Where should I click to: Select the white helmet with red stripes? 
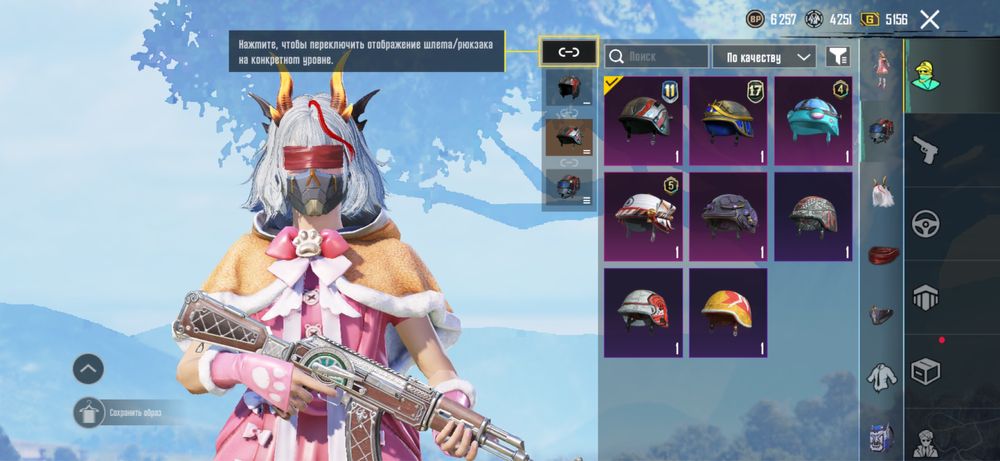643,312
